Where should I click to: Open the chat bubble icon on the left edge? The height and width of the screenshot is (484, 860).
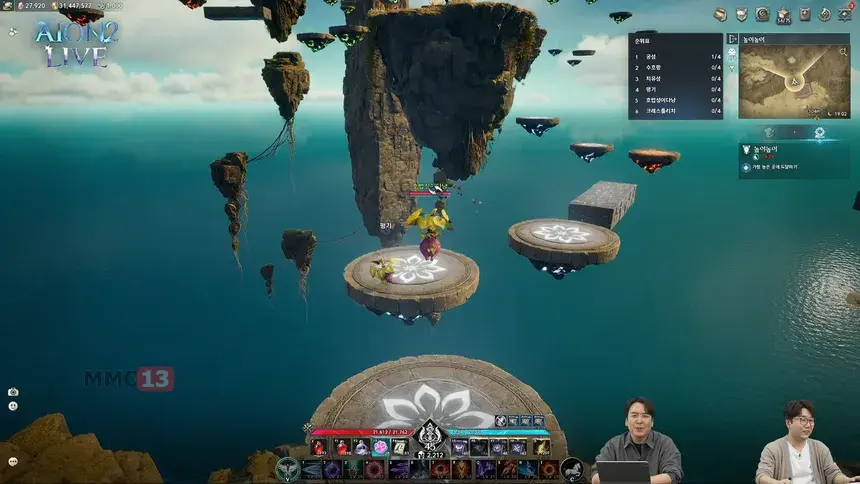(13, 461)
